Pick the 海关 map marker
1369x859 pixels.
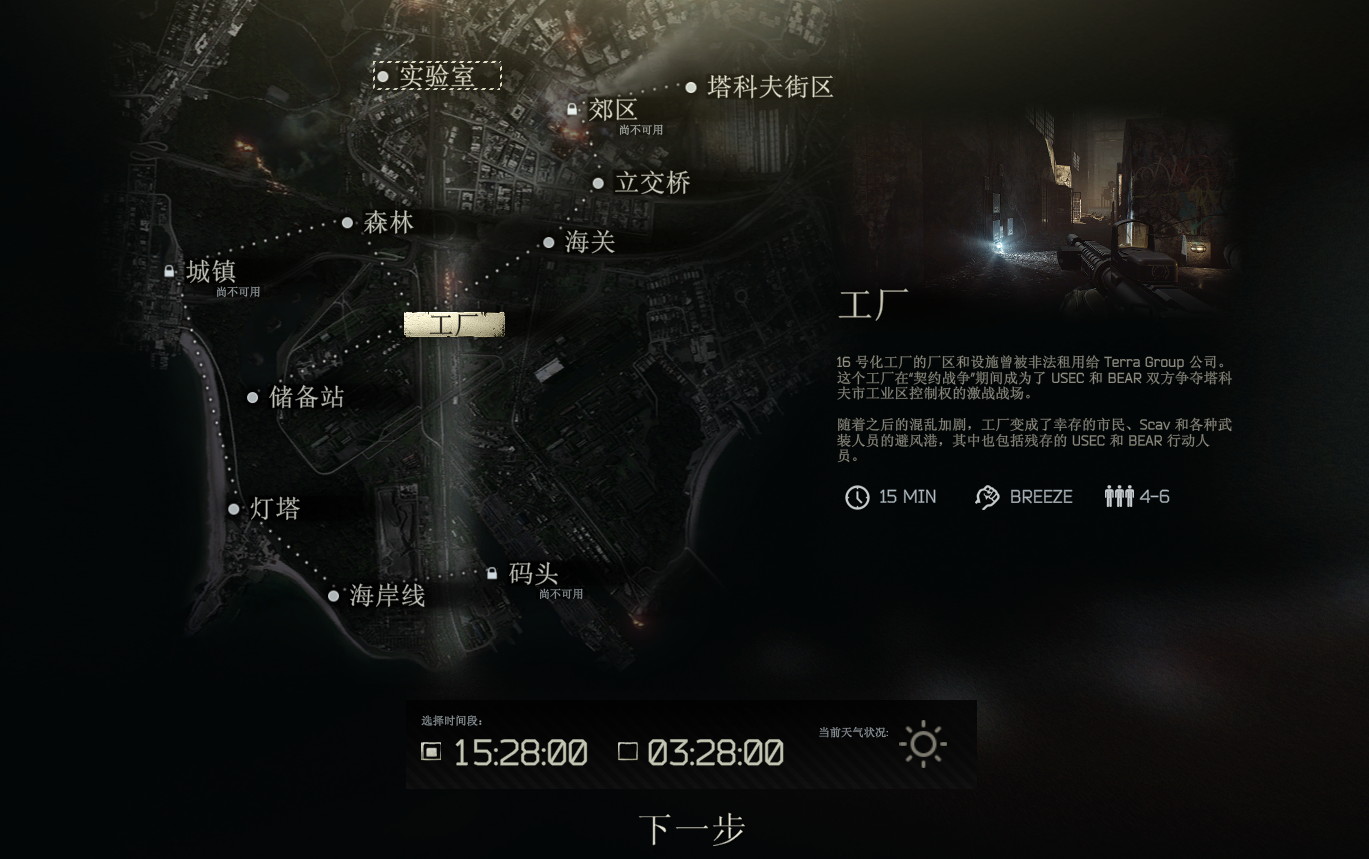(589, 242)
